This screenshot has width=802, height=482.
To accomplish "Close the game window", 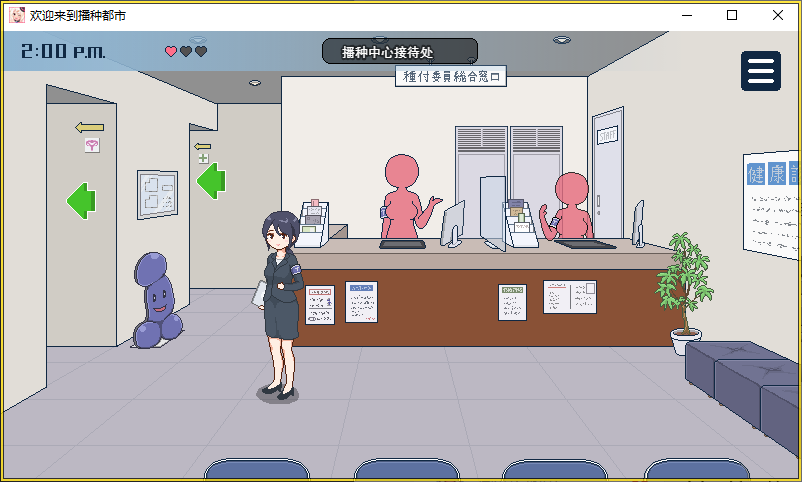I will (778, 16).
